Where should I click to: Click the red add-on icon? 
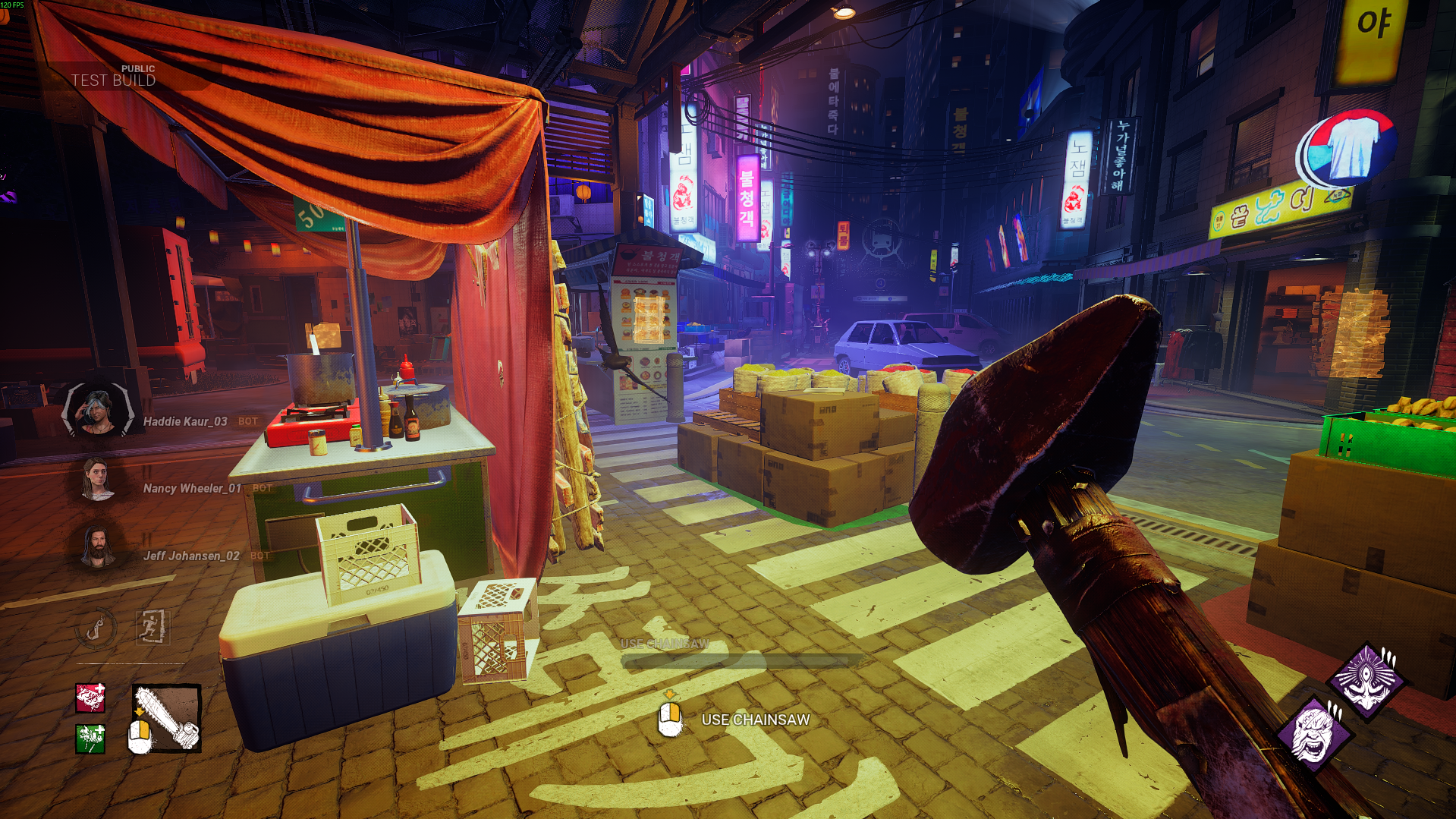click(90, 698)
